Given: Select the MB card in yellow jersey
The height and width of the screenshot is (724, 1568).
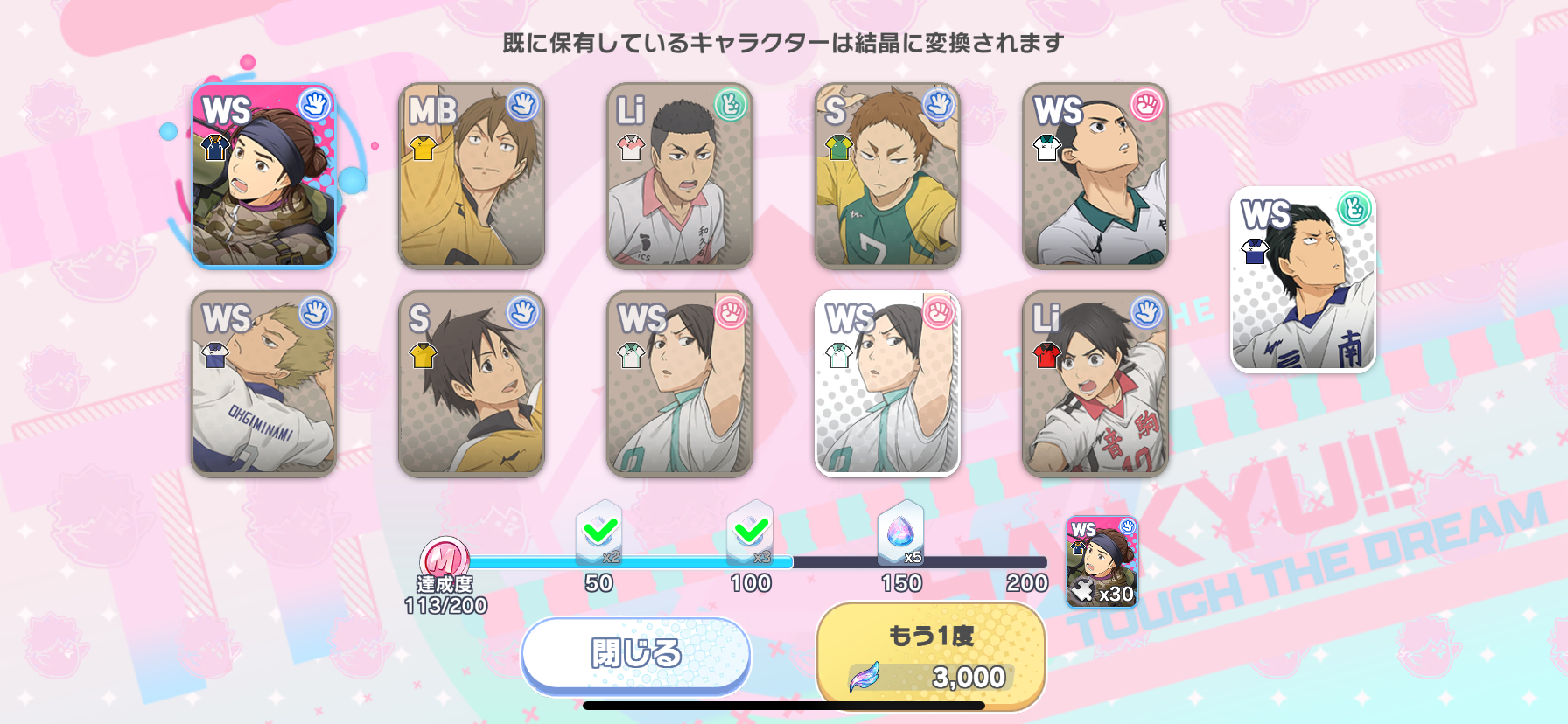Looking at the screenshot, I should click(472, 176).
